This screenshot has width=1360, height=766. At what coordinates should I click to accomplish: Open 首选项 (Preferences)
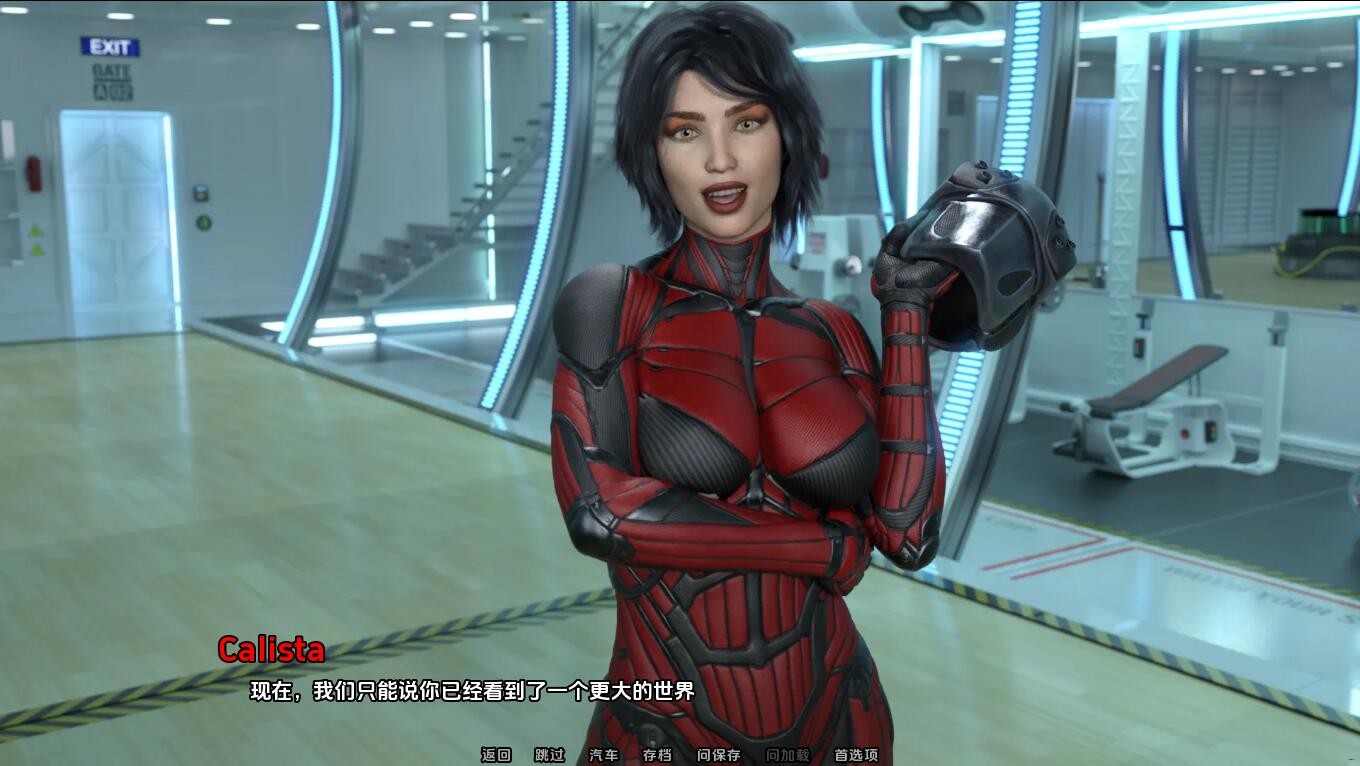coord(856,755)
